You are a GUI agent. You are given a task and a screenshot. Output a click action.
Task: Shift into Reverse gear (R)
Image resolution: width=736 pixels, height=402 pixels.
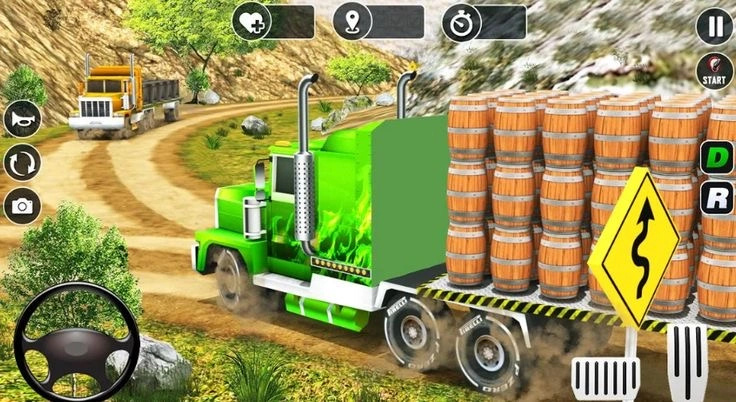716,196
